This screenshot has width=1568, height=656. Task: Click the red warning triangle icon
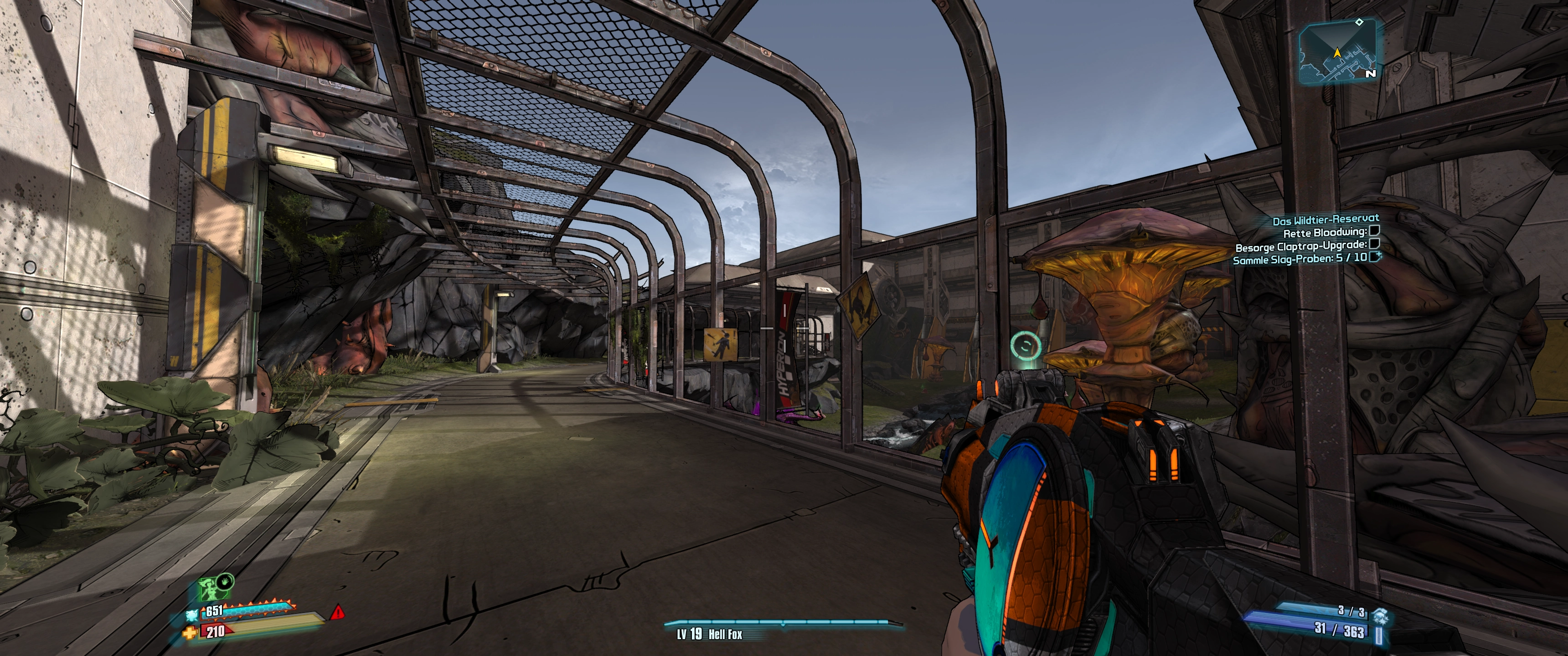coord(337,612)
